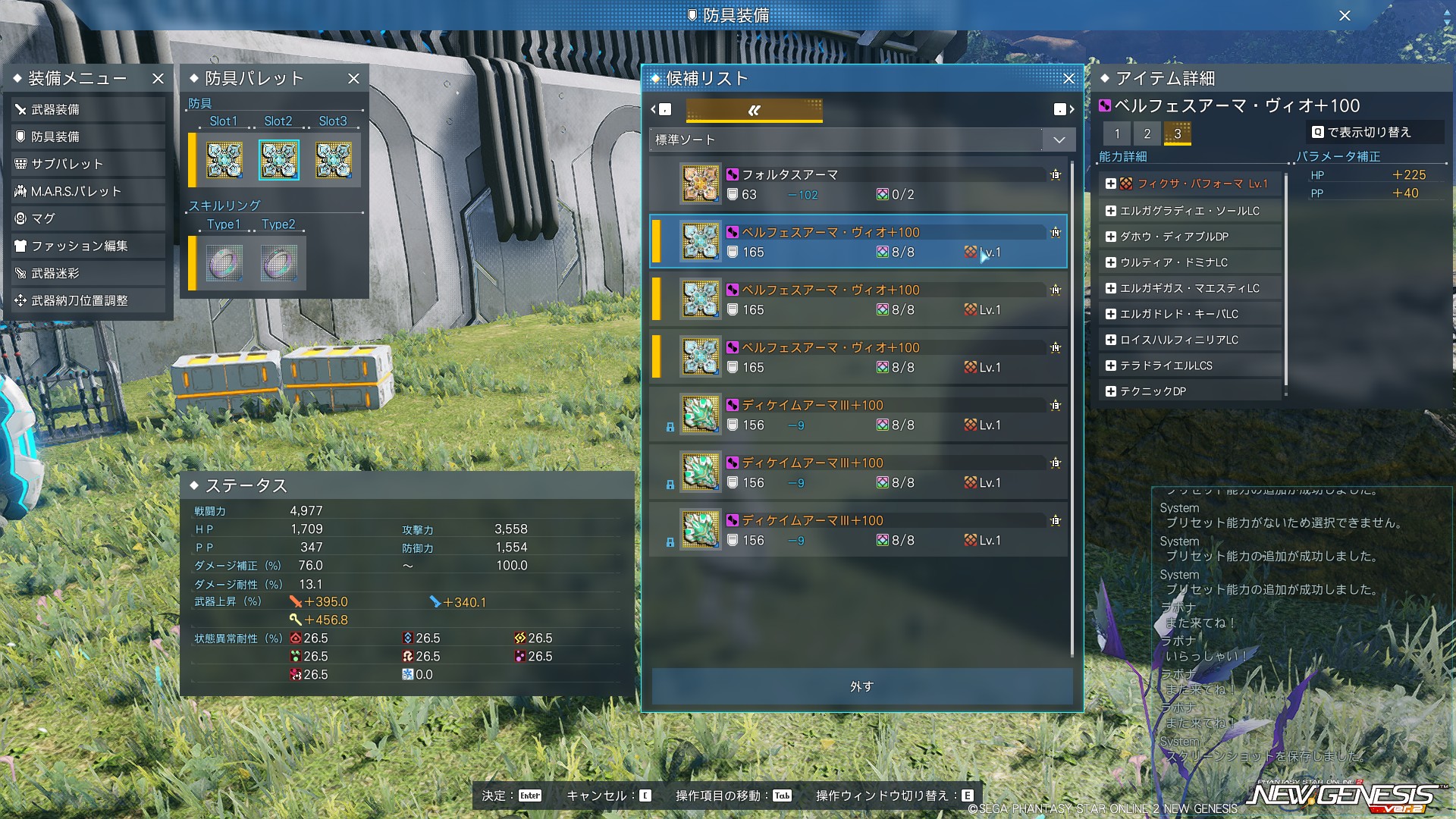Select サブパレット menu entry

(87, 164)
